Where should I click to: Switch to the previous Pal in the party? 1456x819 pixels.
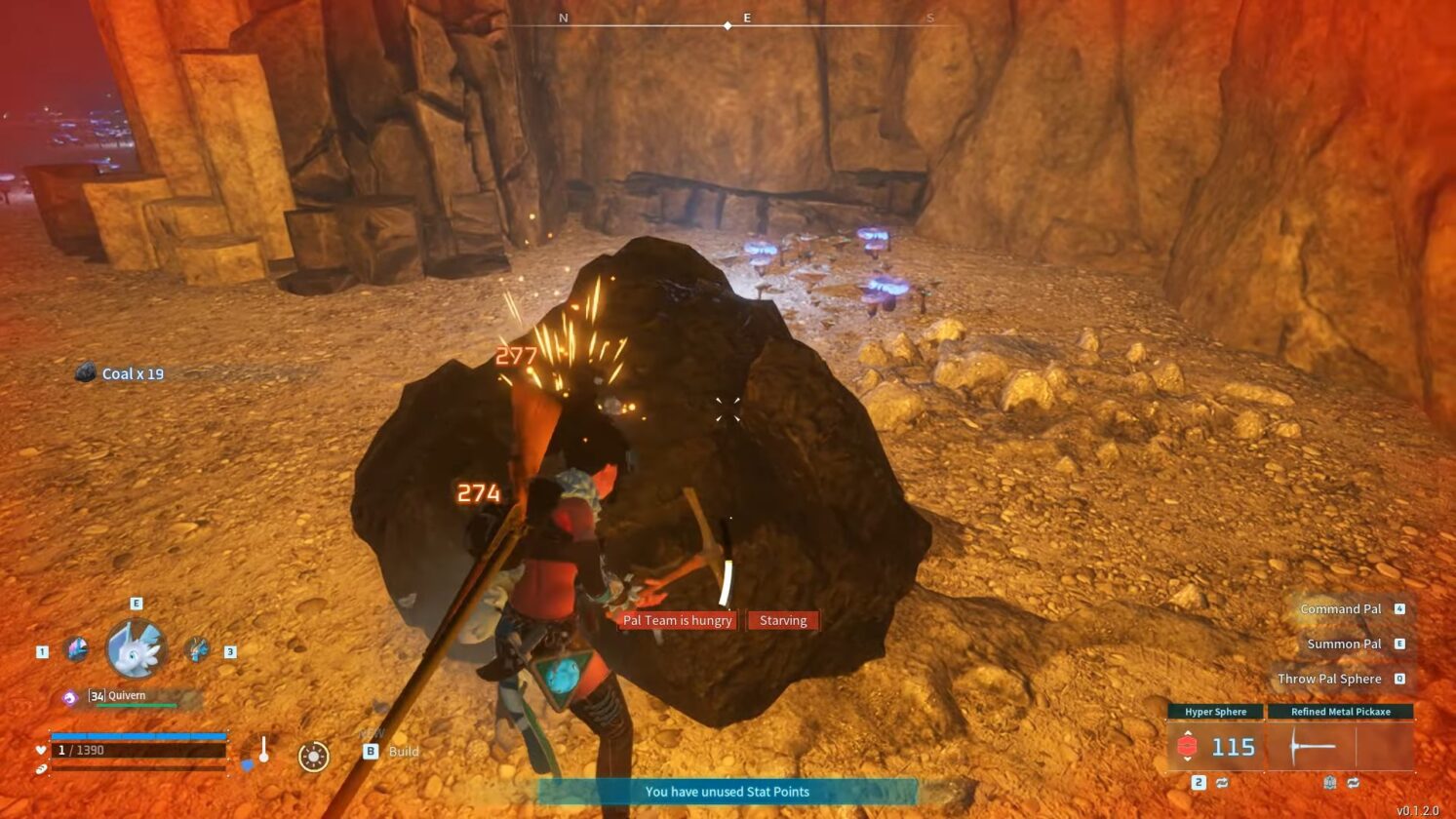77,649
